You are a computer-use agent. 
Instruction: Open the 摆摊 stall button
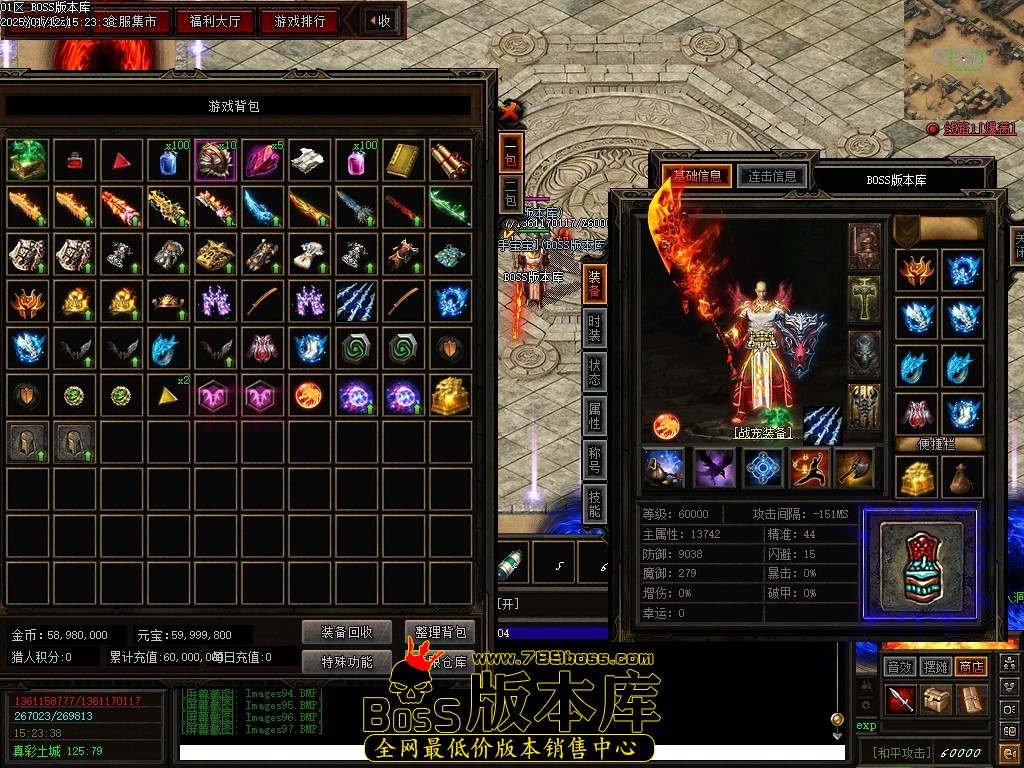pos(935,666)
